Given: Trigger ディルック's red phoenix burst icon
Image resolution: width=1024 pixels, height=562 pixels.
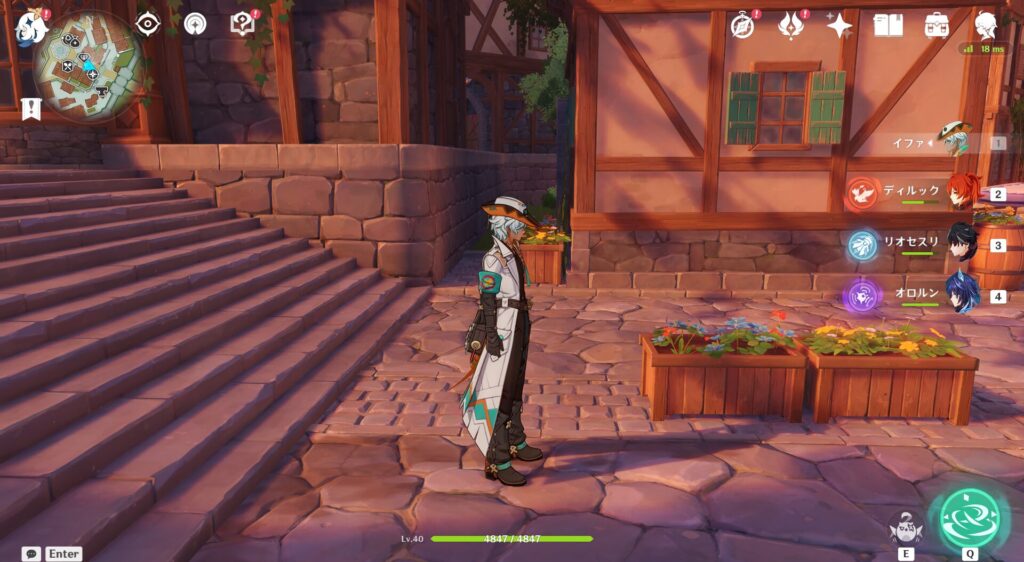Looking at the screenshot, I should click(862, 192).
